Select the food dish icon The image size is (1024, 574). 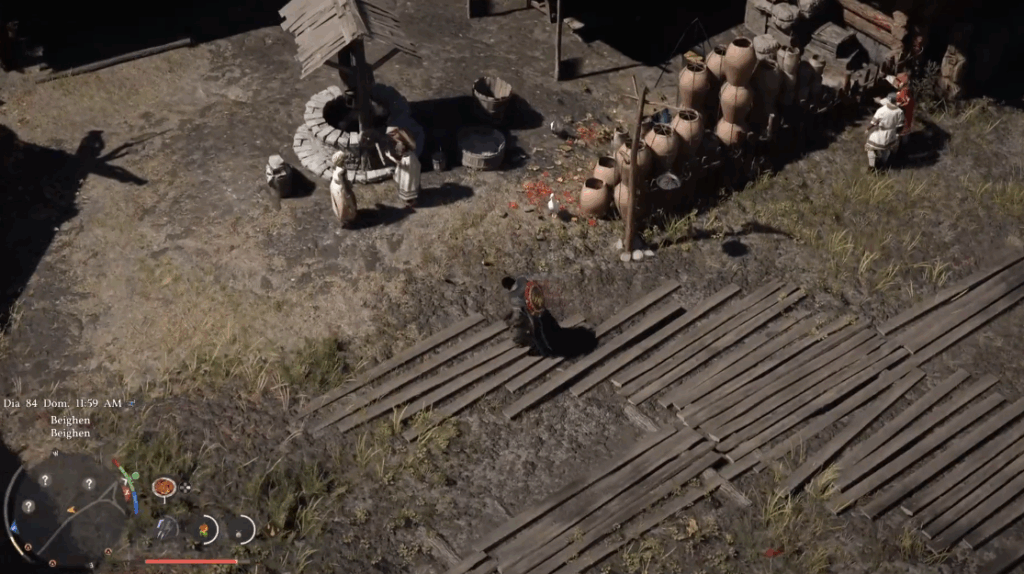(164, 487)
